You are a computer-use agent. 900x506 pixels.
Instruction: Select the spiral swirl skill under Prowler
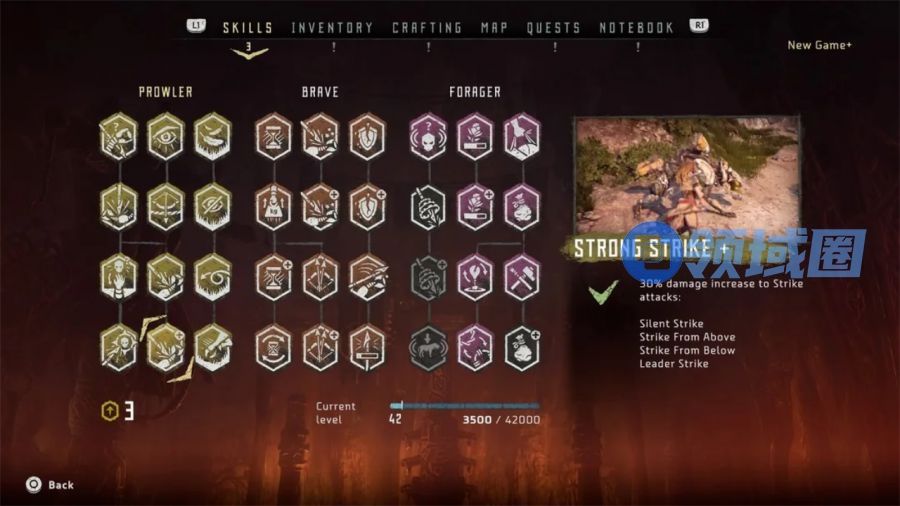[x=212, y=277]
